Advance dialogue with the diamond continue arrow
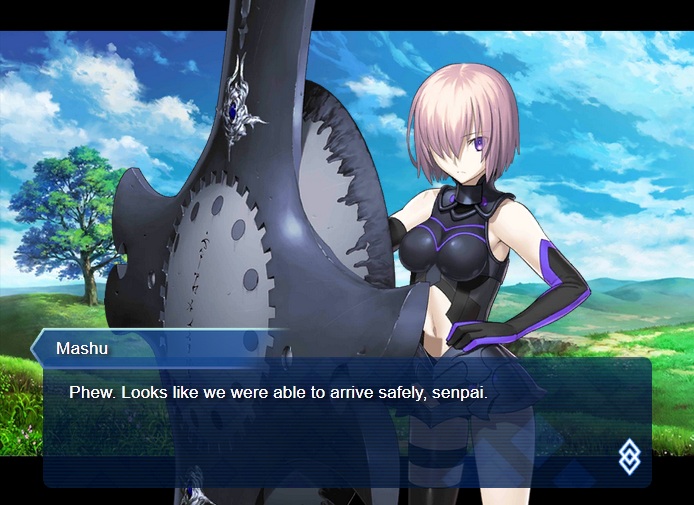 coord(628,456)
